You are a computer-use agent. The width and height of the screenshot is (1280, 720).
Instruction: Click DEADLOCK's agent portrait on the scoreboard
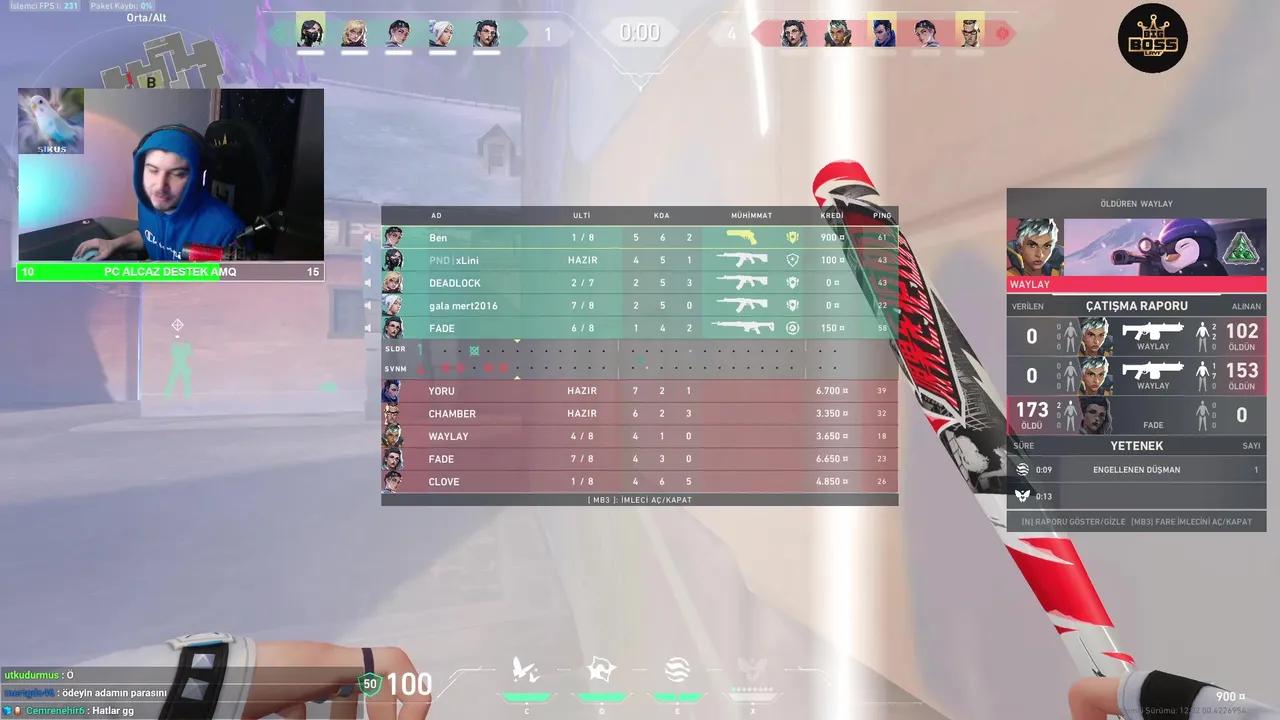[x=393, y=283]
